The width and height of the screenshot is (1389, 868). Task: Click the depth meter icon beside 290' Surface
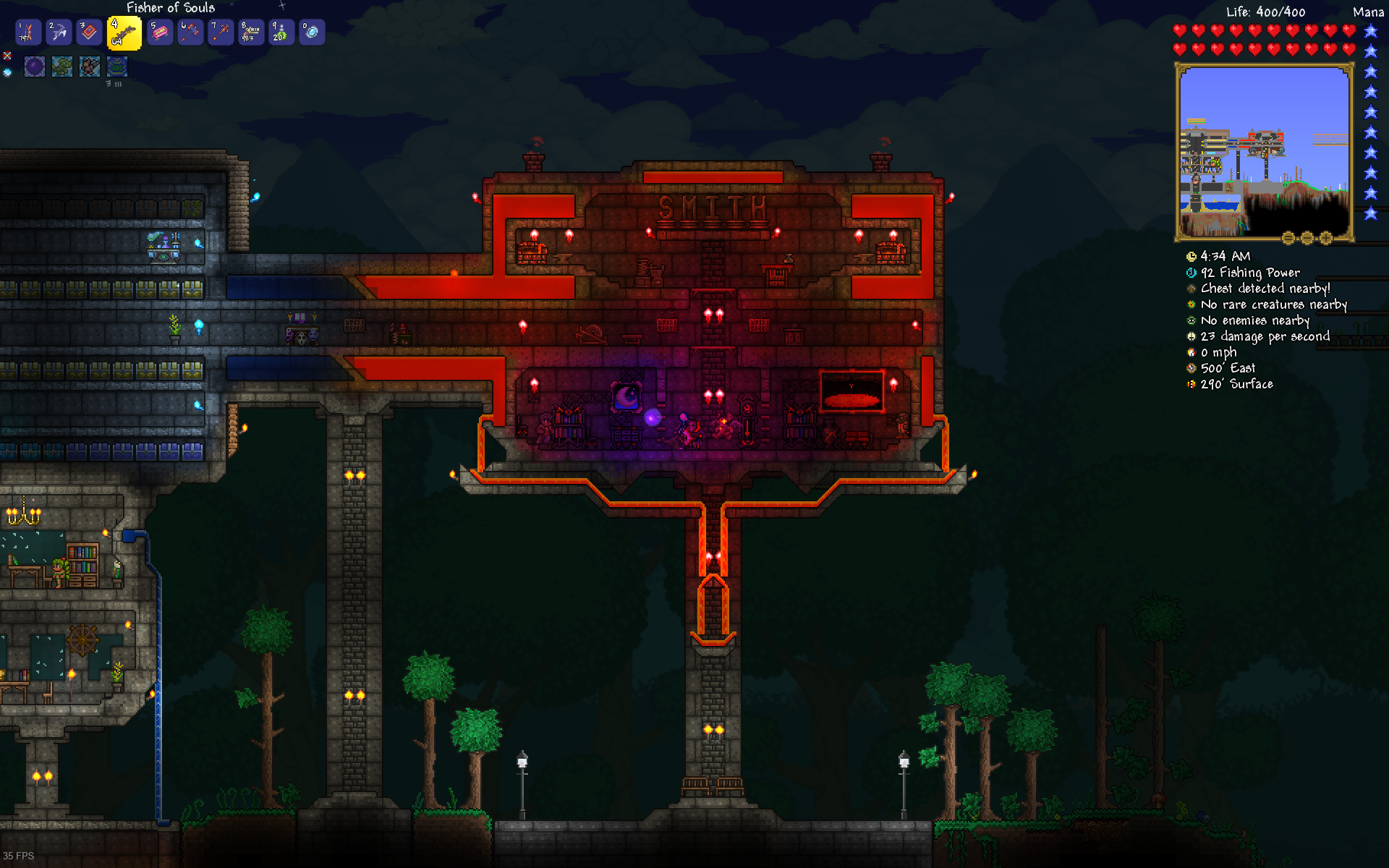click(1190, 384)
